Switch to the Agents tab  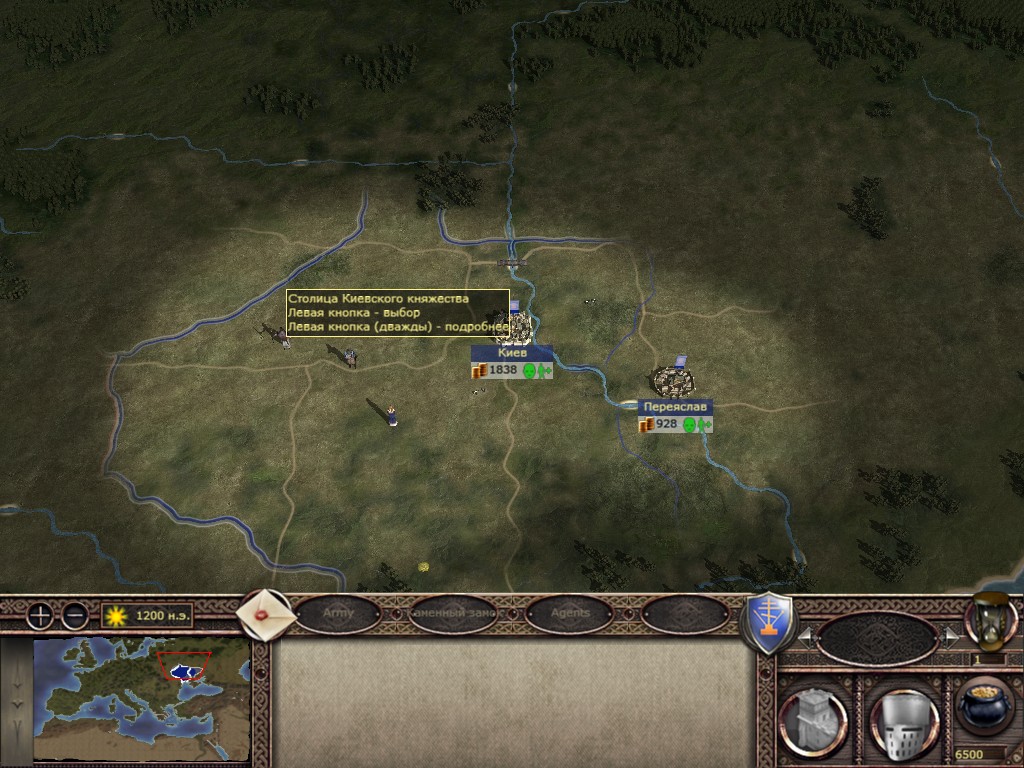(569, 613)
